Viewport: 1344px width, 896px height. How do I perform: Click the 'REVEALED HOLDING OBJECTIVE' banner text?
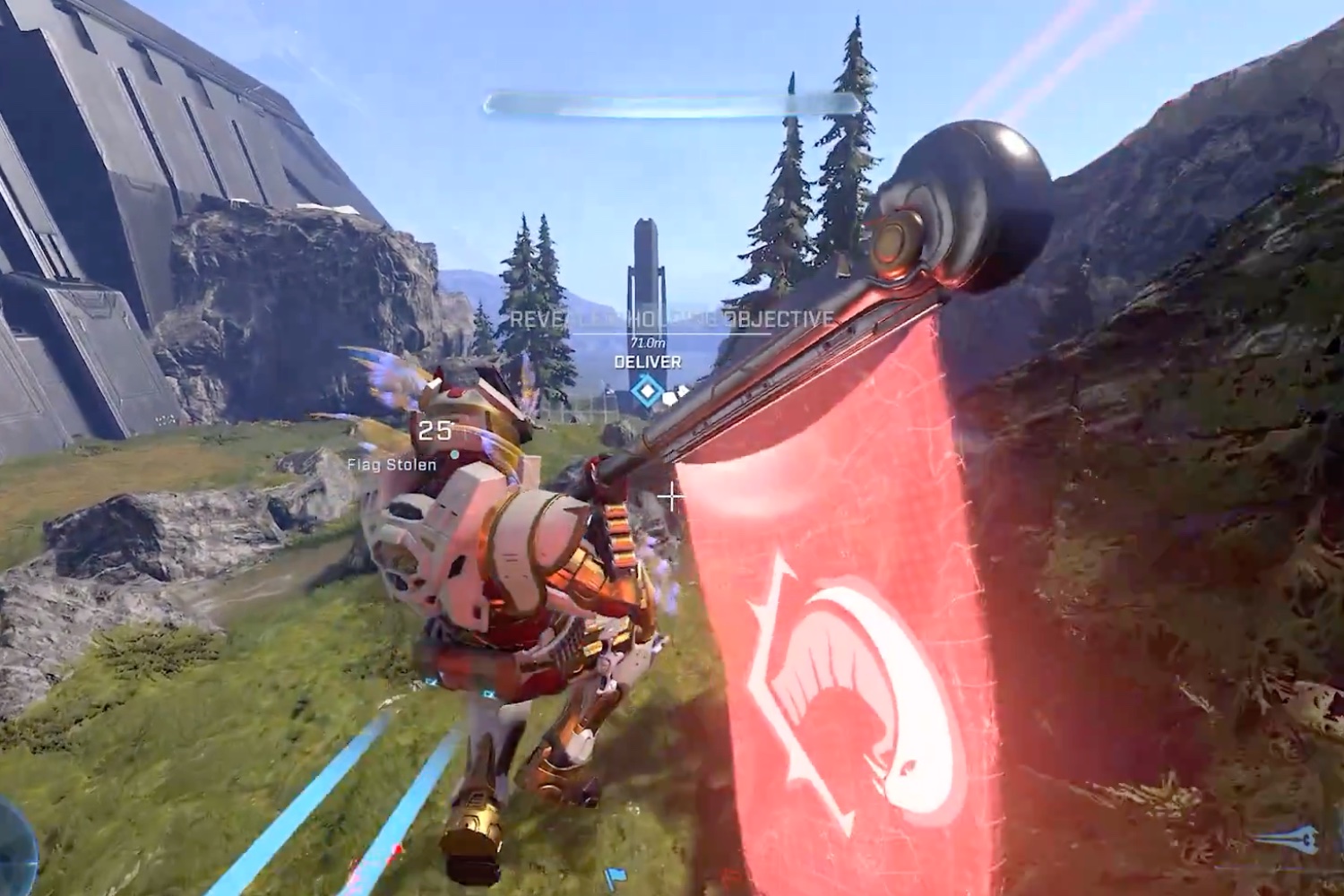click(670, 317)
